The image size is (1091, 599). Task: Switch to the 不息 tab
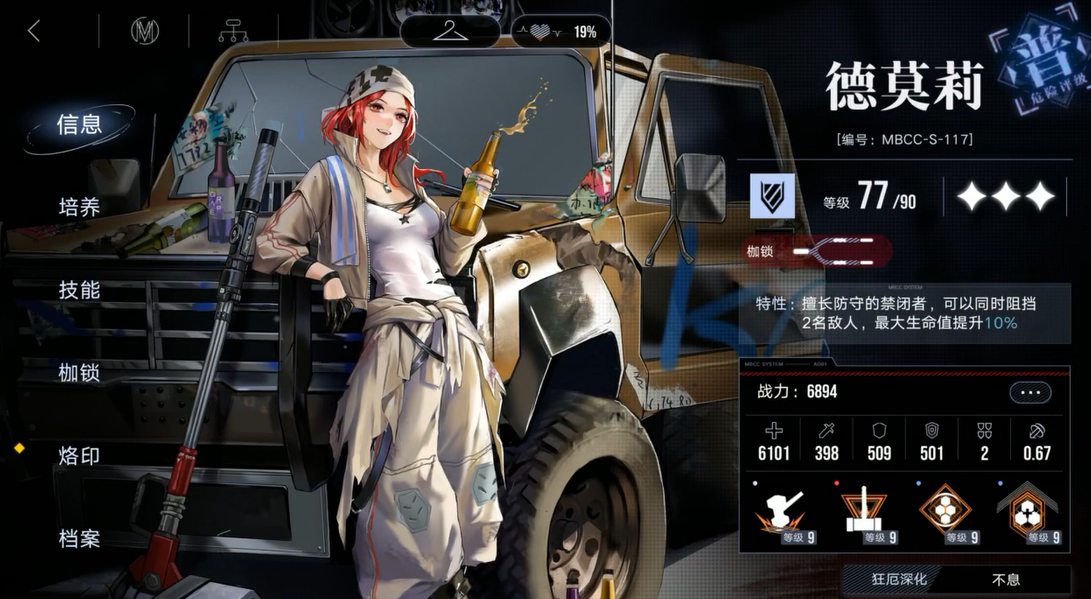point(1005,579)
